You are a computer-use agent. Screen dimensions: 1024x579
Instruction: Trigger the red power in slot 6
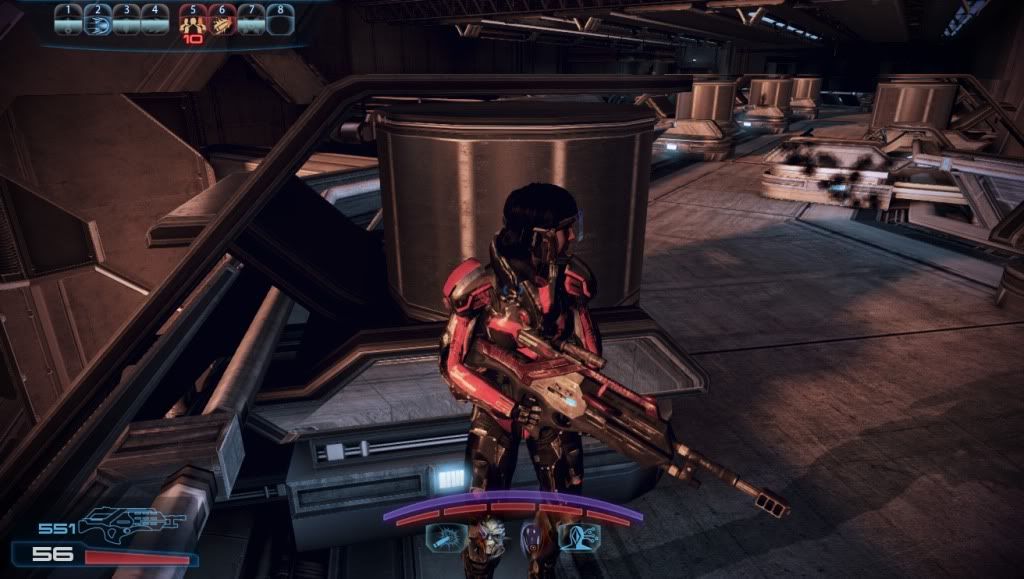(221, 20)
